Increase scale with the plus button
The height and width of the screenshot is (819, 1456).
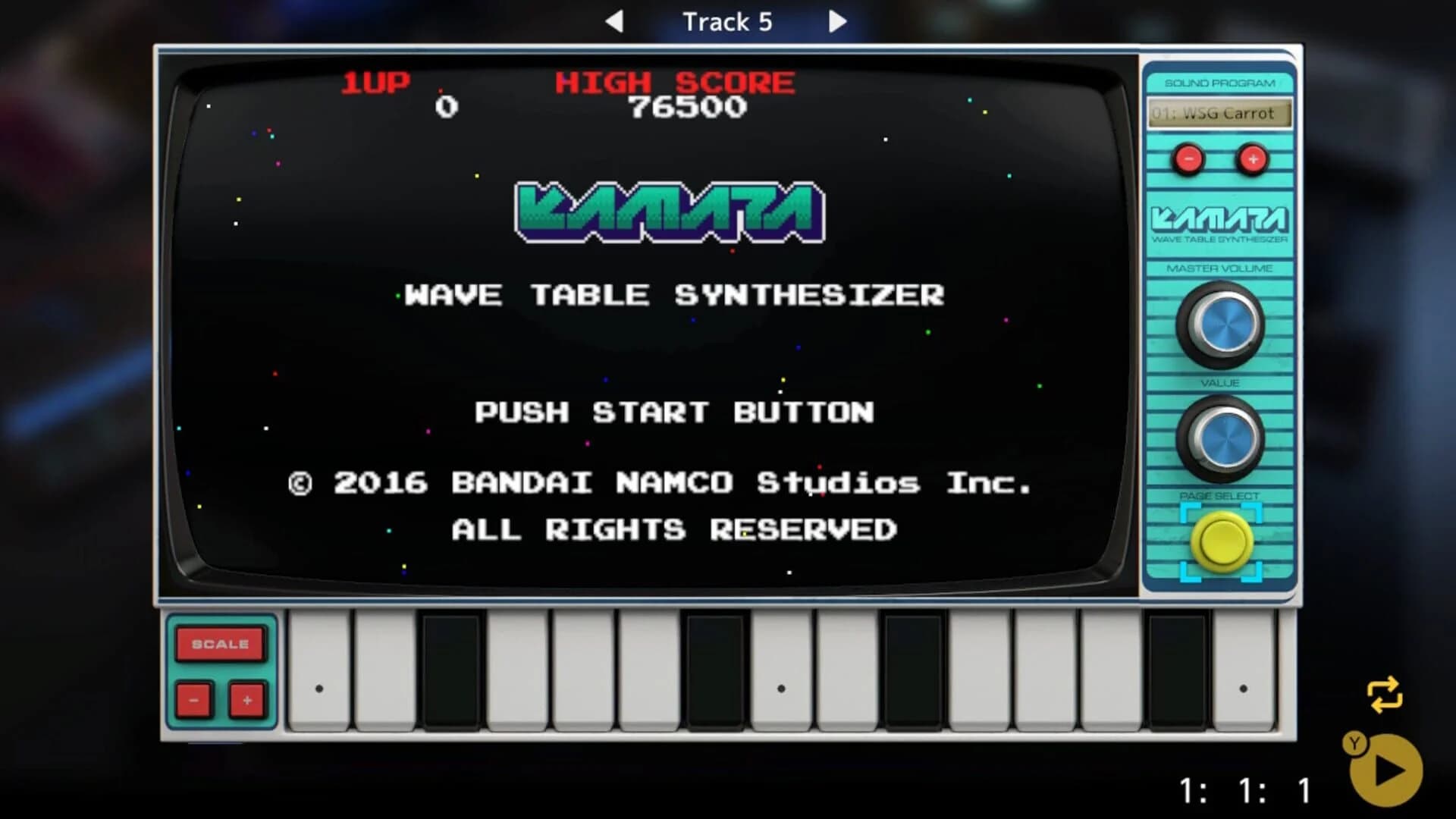click(x=246, y=701)
